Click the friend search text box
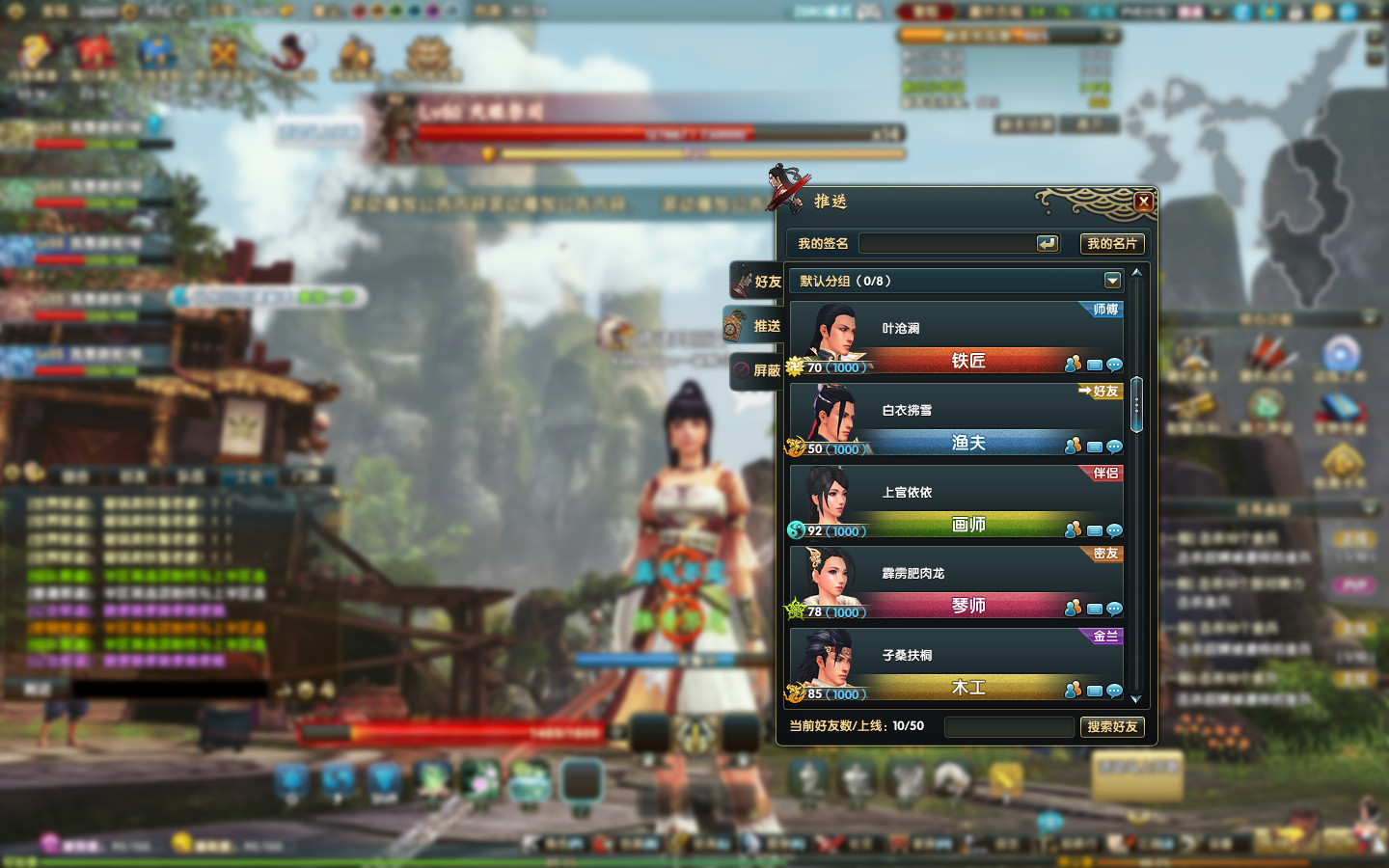 pos(1008,726)
